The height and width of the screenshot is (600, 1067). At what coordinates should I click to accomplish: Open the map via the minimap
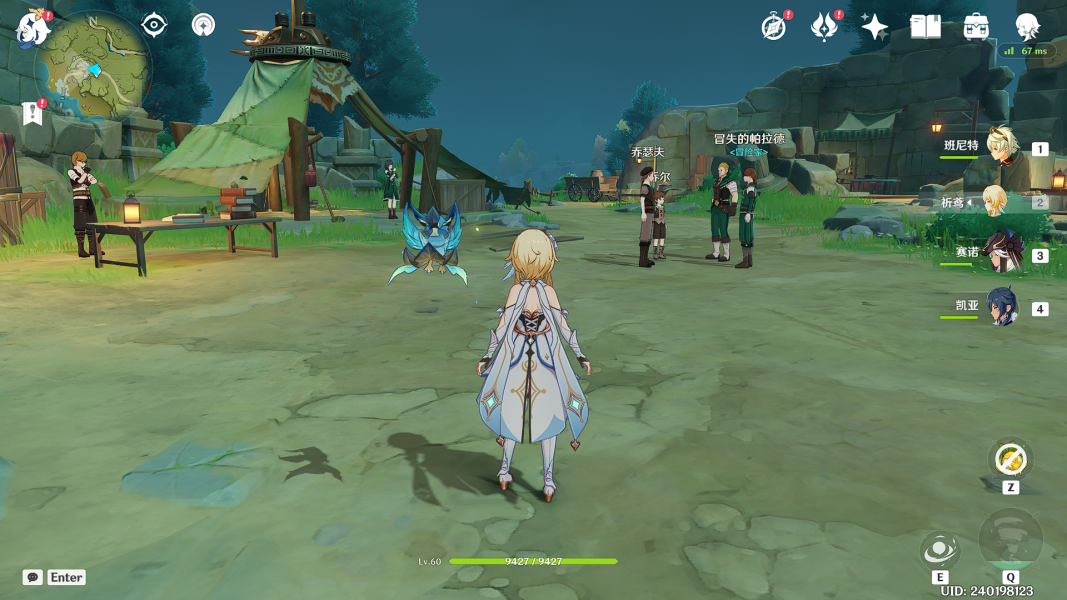(92, 69)
